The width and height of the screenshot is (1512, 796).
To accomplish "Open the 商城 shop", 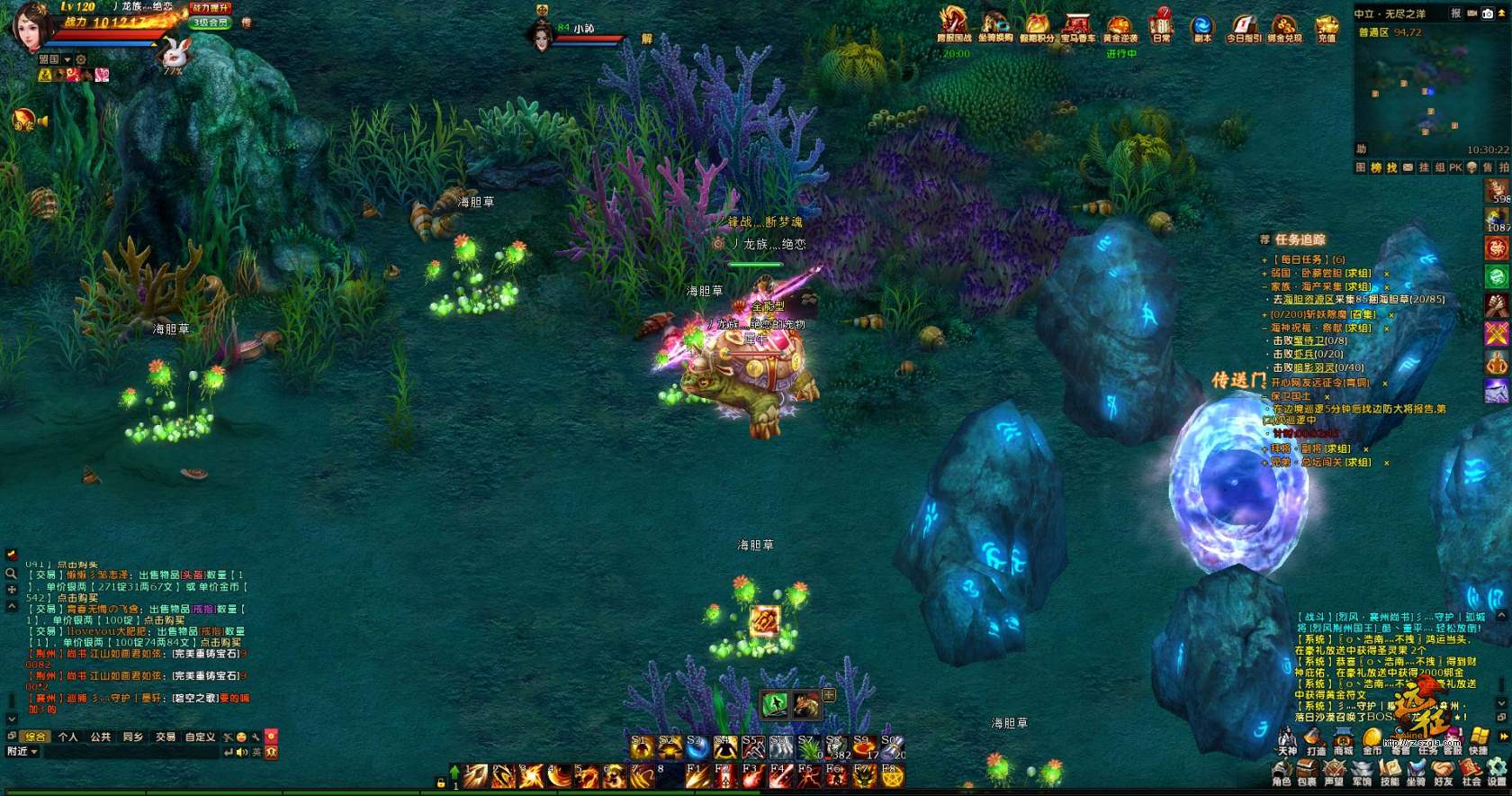I will tap(1343, 741).
